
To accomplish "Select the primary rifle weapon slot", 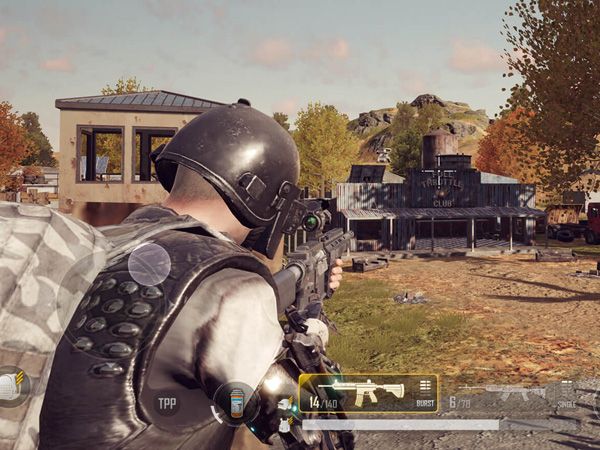I will [355, 391].
